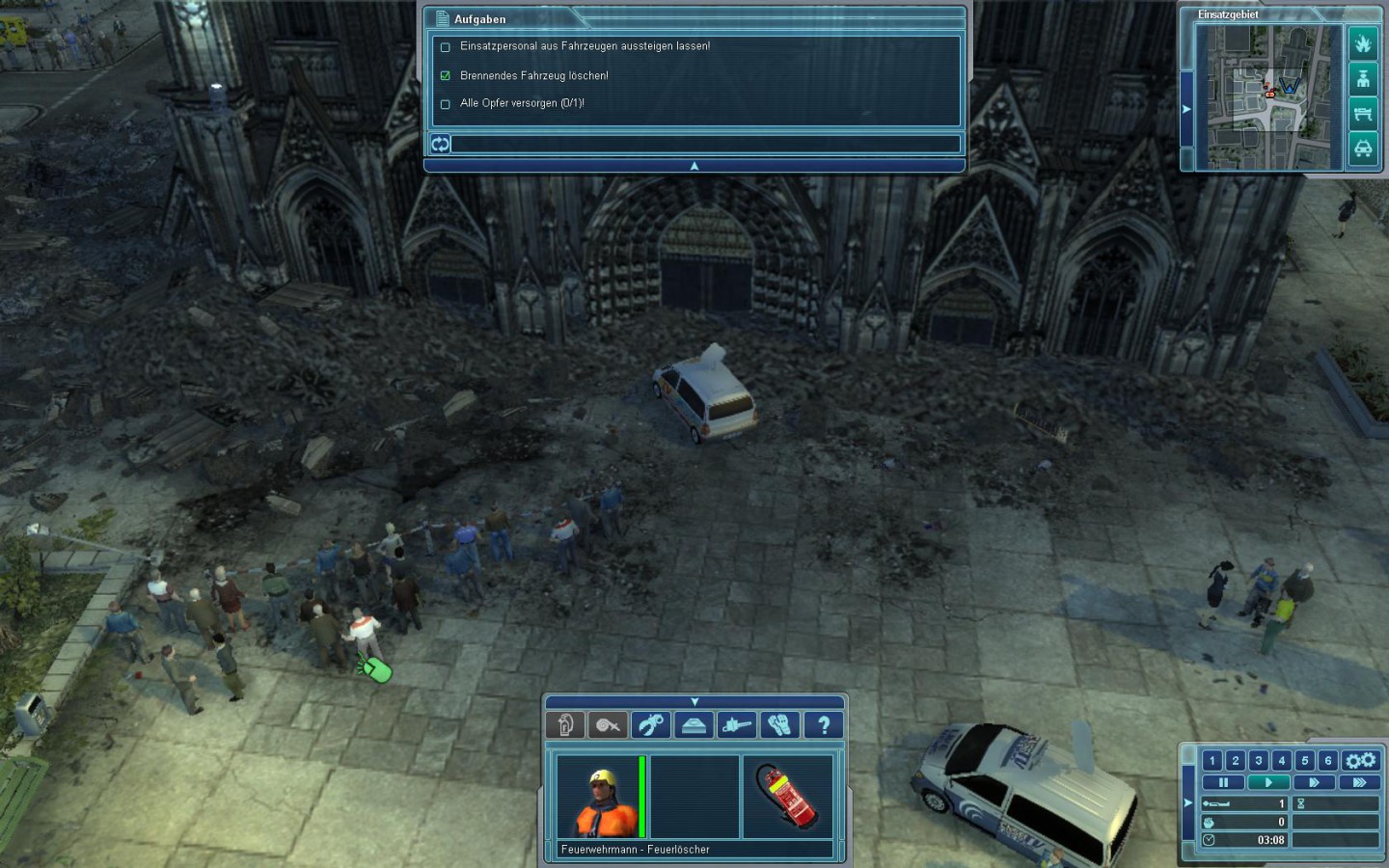This screenshot has height=868, width=1389.
Task: Toggle the personnel filter beside the minimap
Action: click(1362, 78)
